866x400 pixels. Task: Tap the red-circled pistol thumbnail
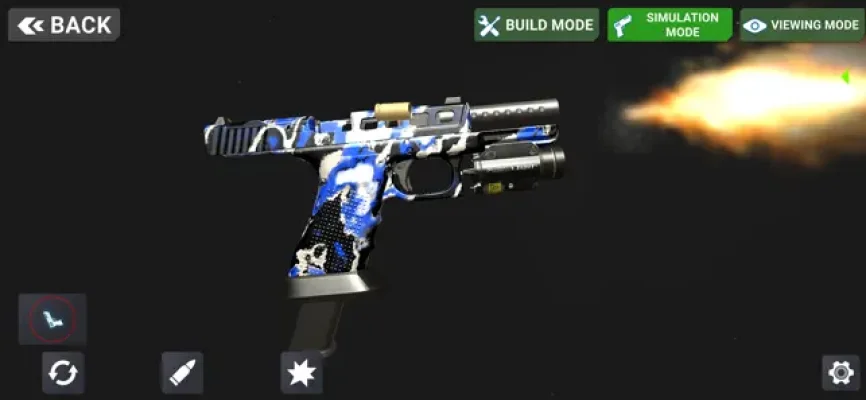coord(52,320)
